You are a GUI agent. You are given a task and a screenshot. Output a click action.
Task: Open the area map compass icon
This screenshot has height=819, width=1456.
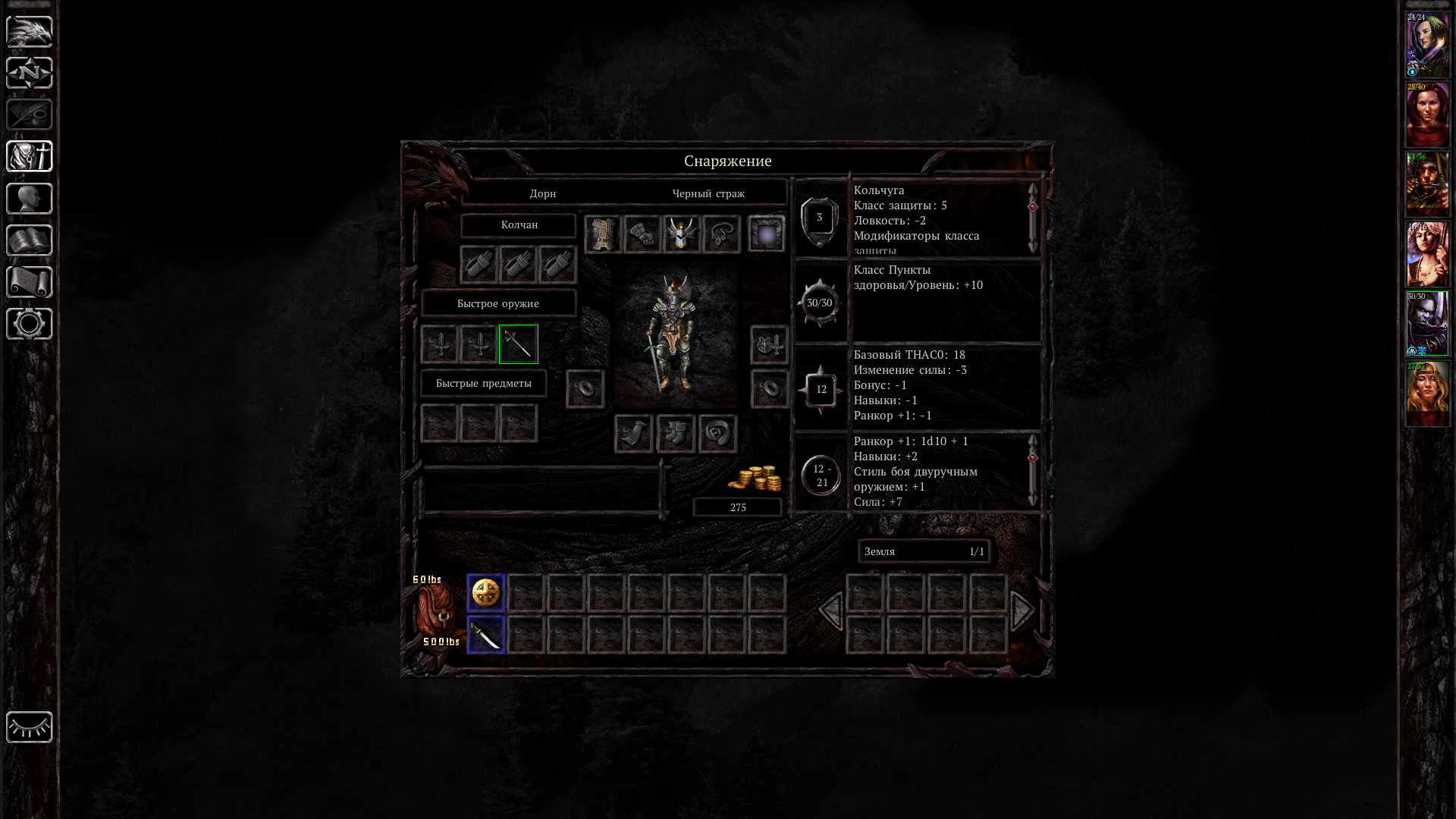coord(30,74)
